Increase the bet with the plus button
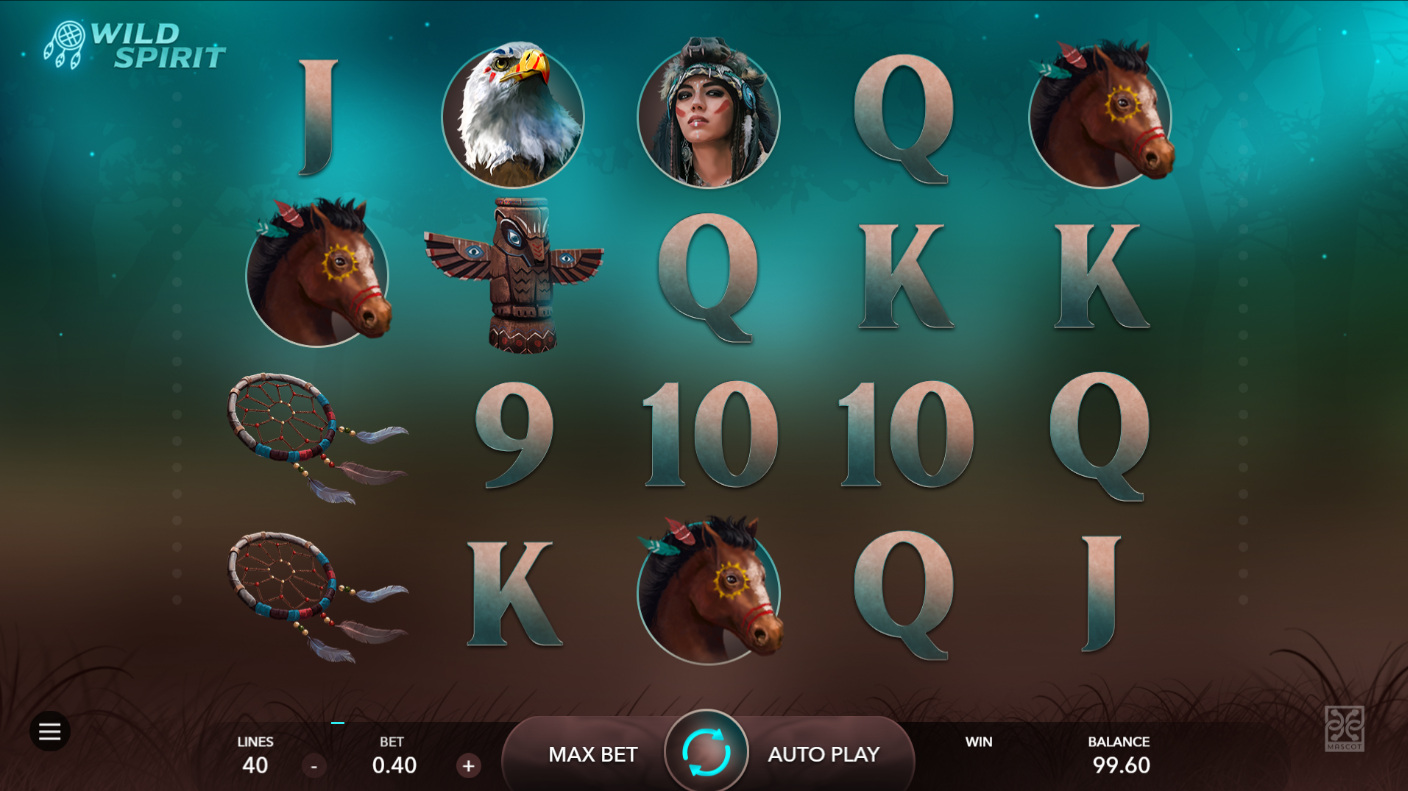This screenshot has height=791, width=1408. coord(468,766)
